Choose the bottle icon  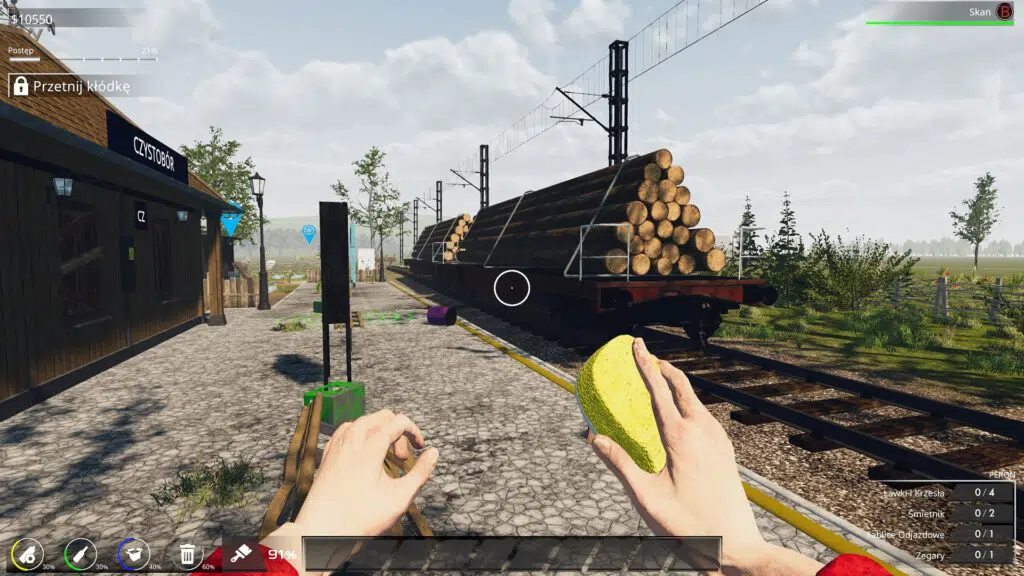(80, 553)
